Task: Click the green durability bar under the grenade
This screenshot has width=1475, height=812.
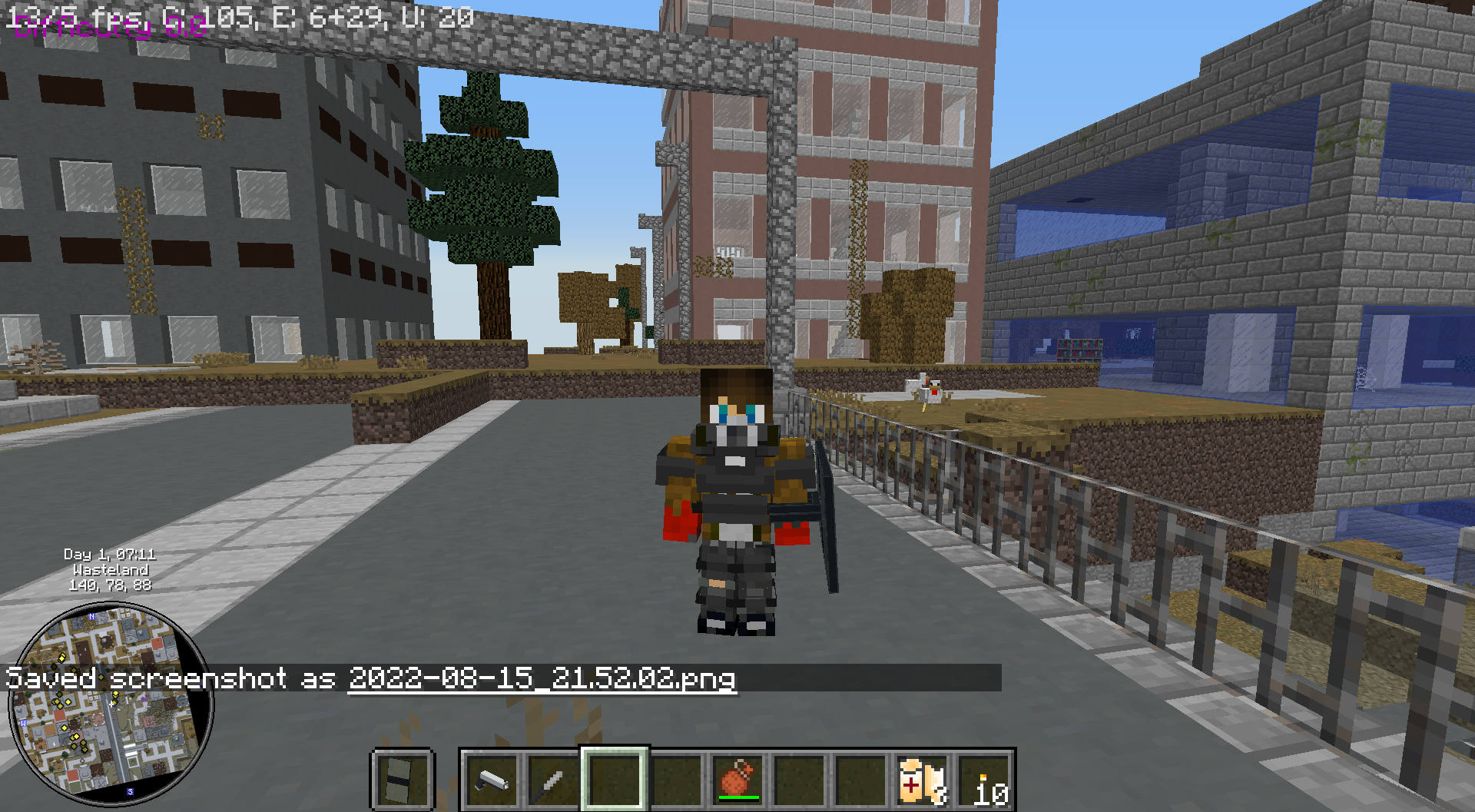Action: 738,797
